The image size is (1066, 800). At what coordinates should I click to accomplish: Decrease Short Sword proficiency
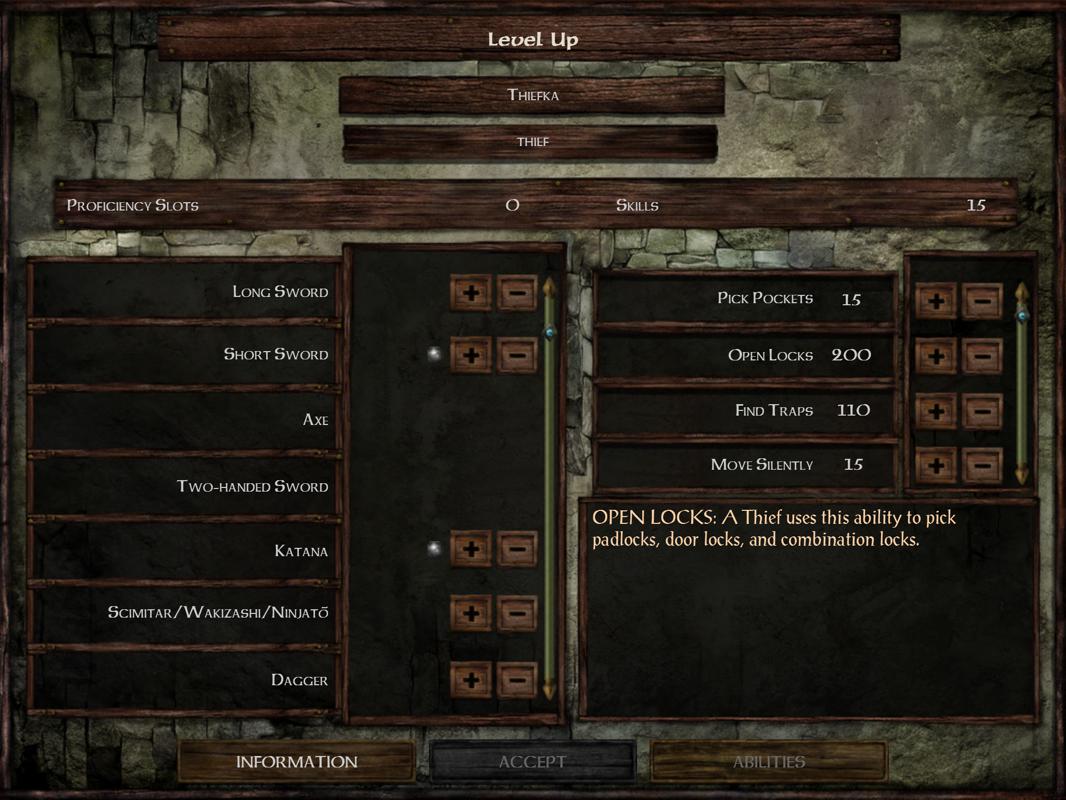coord(517,355)
